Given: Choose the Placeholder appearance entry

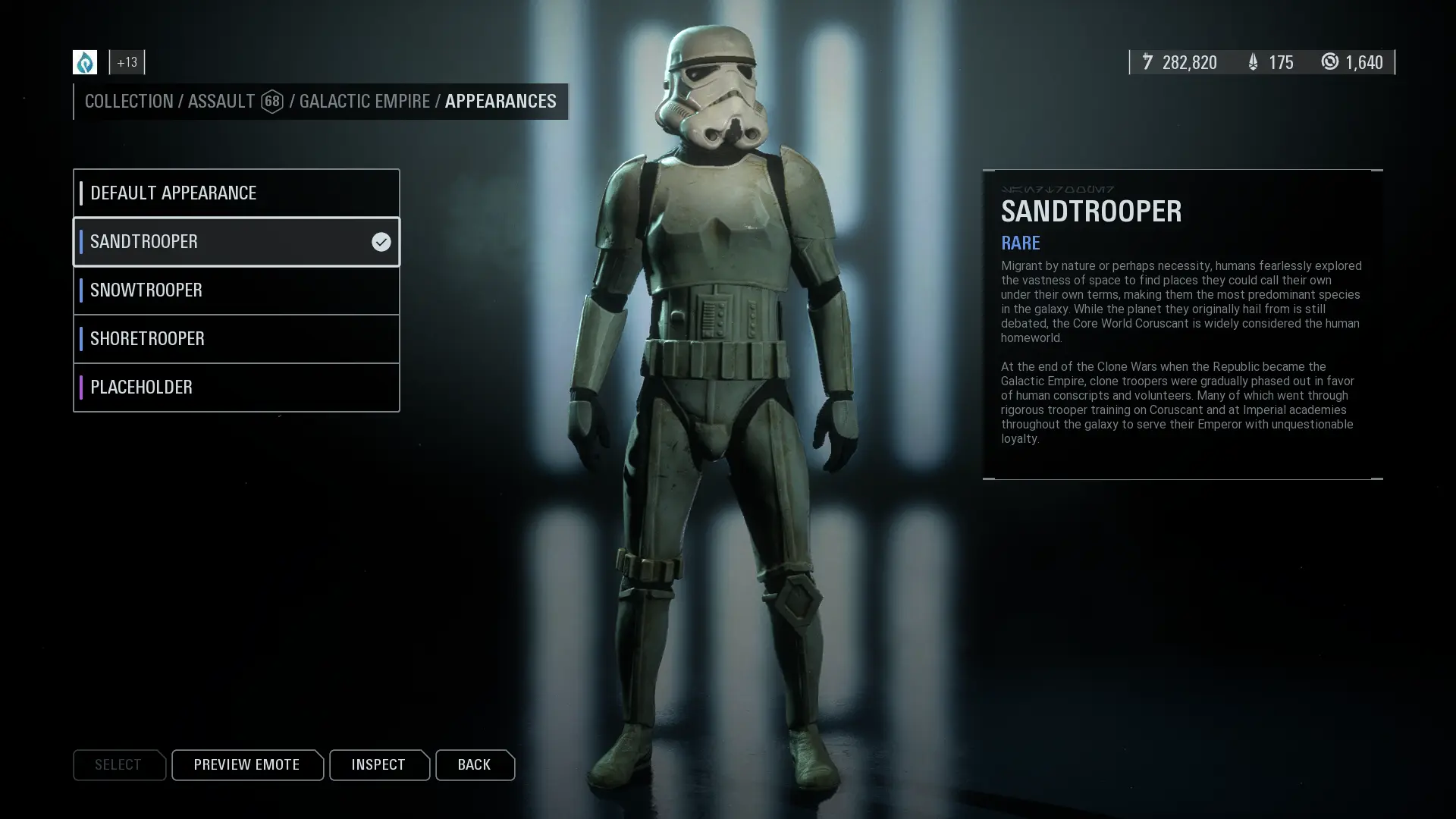Looking at the screenshot, I should [x=236, y=388].
